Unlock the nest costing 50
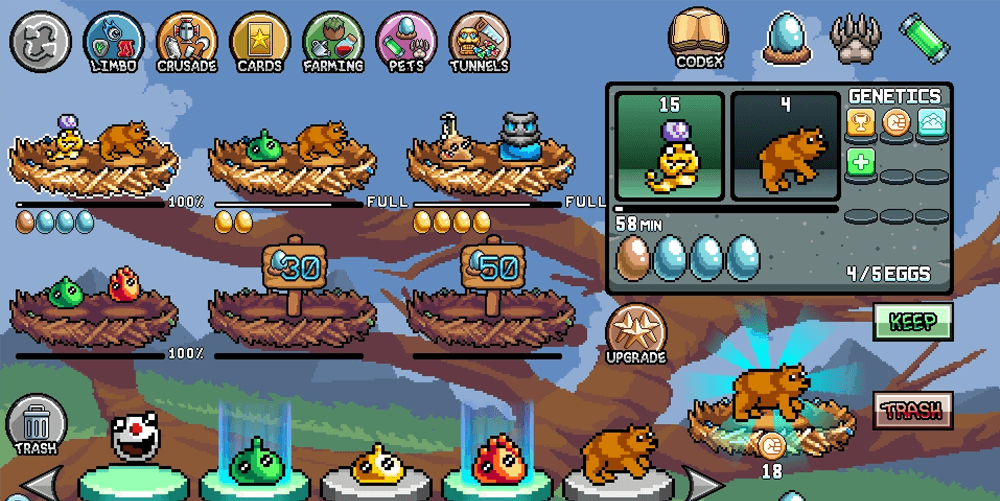1000x501 pixels. coord(493,270)
